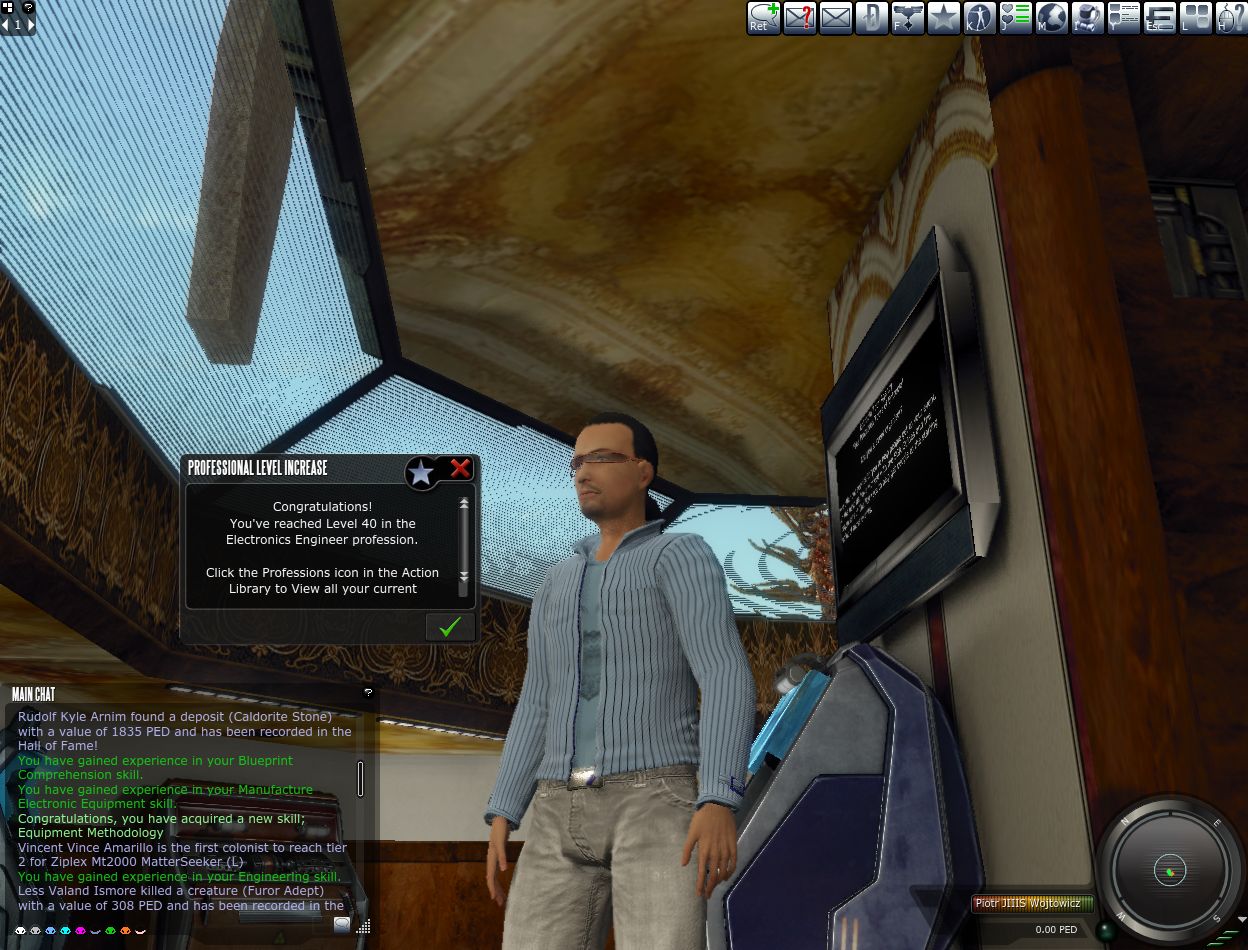Open the inventory robot icon

pyautogui.click(x=1088, y=18)
